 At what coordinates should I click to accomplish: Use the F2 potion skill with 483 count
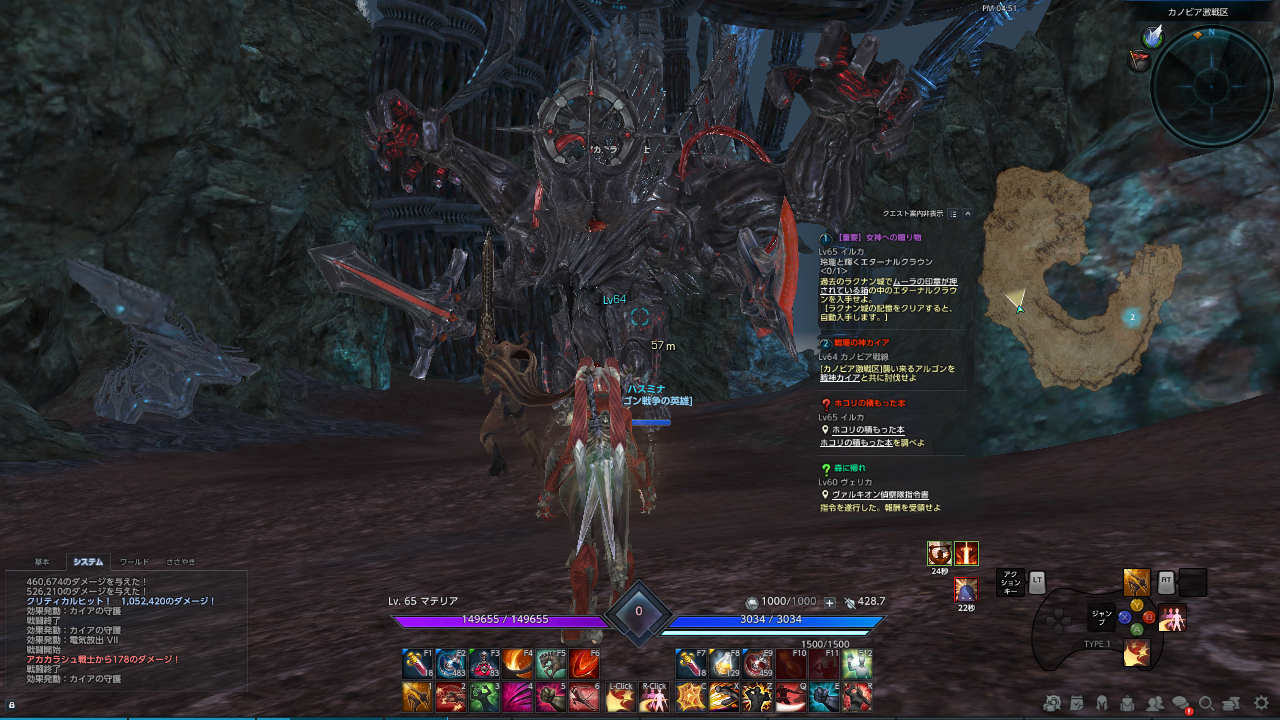click(x=449, y=663)
